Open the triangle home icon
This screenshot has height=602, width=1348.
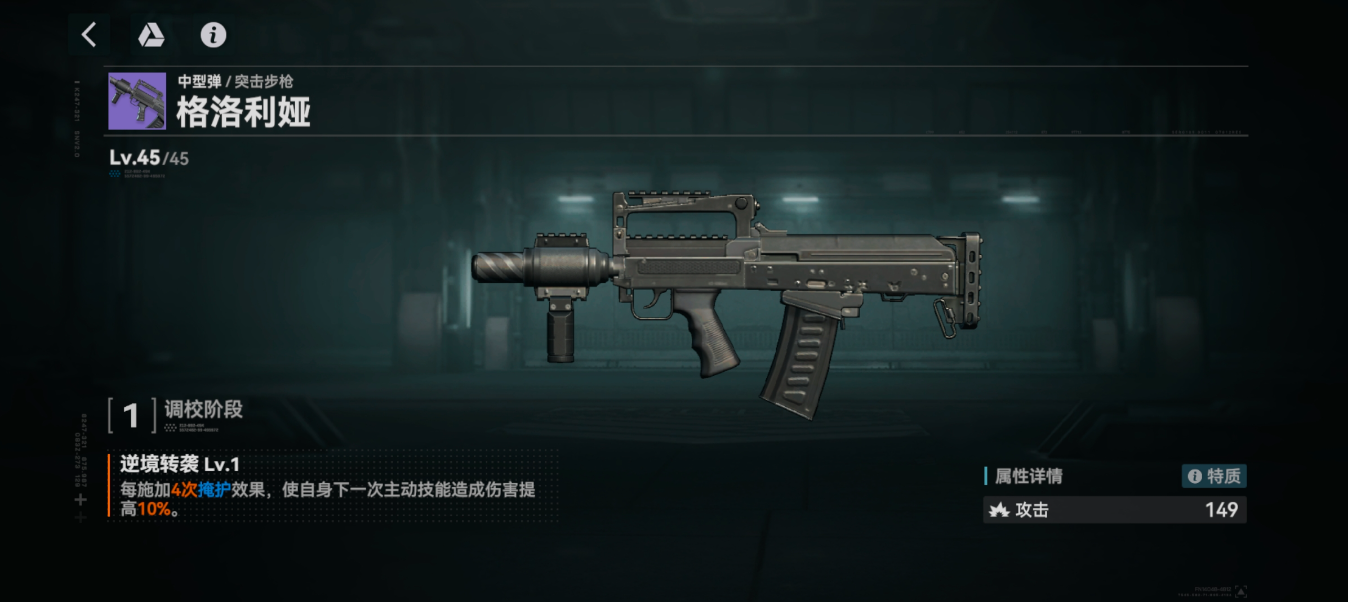(151, 35)
